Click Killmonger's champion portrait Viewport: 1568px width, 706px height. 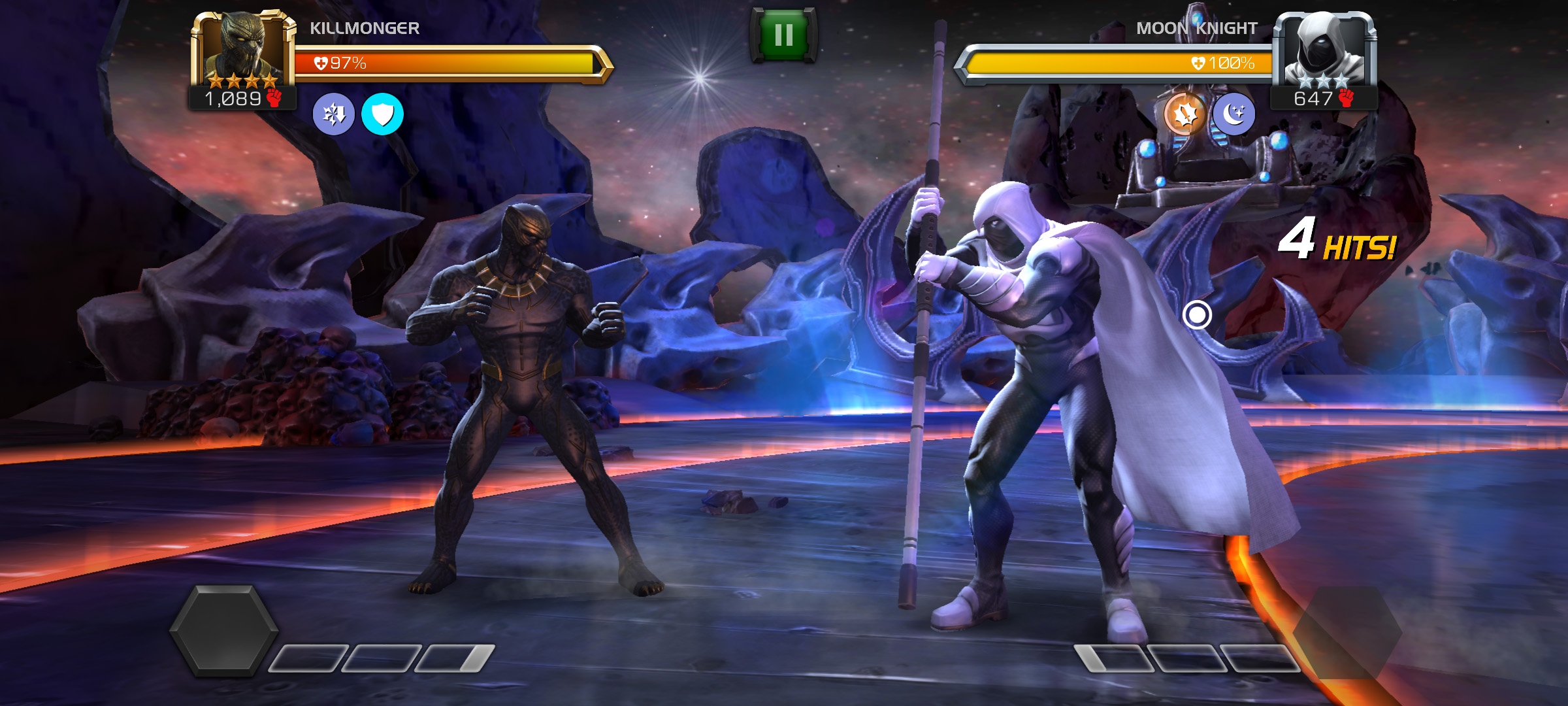click(x=243, y=51)
